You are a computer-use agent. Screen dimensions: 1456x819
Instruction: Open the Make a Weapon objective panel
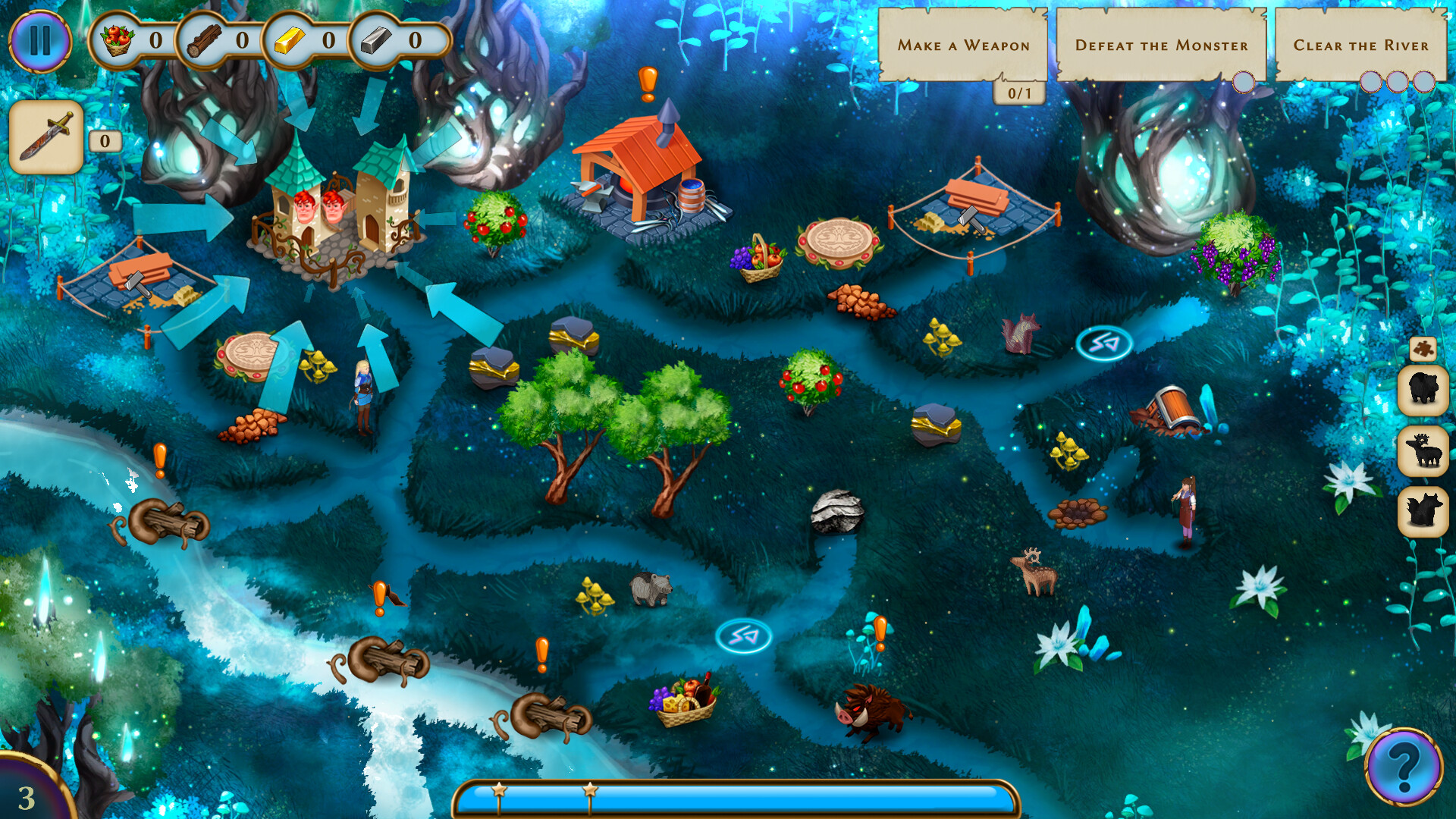click(963, 45)
